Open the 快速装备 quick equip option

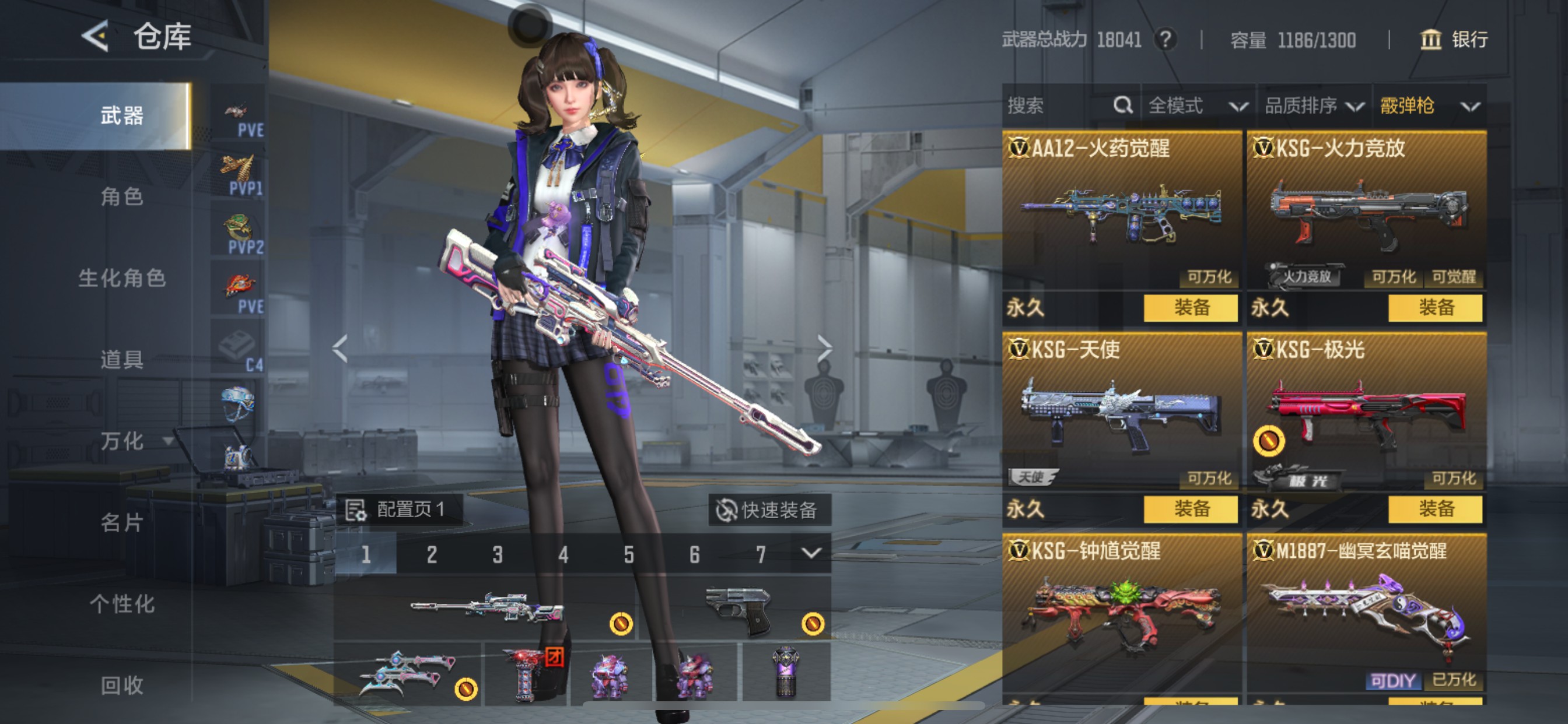769,510
